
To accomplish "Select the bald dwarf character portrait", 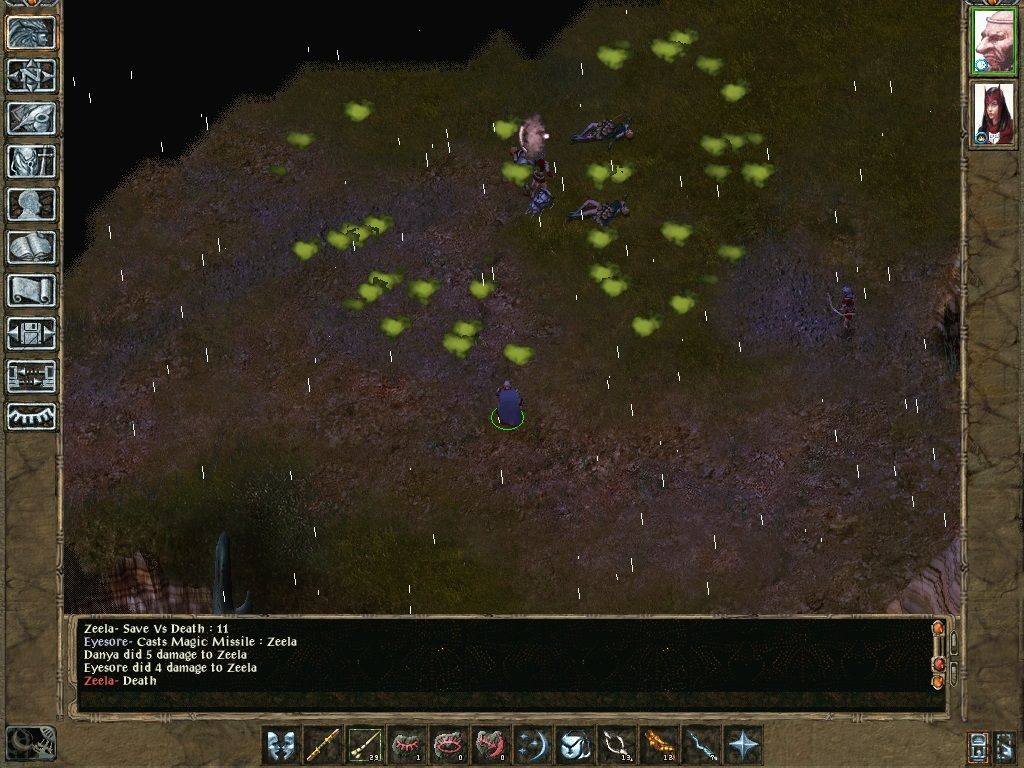I will click(994, 42).
